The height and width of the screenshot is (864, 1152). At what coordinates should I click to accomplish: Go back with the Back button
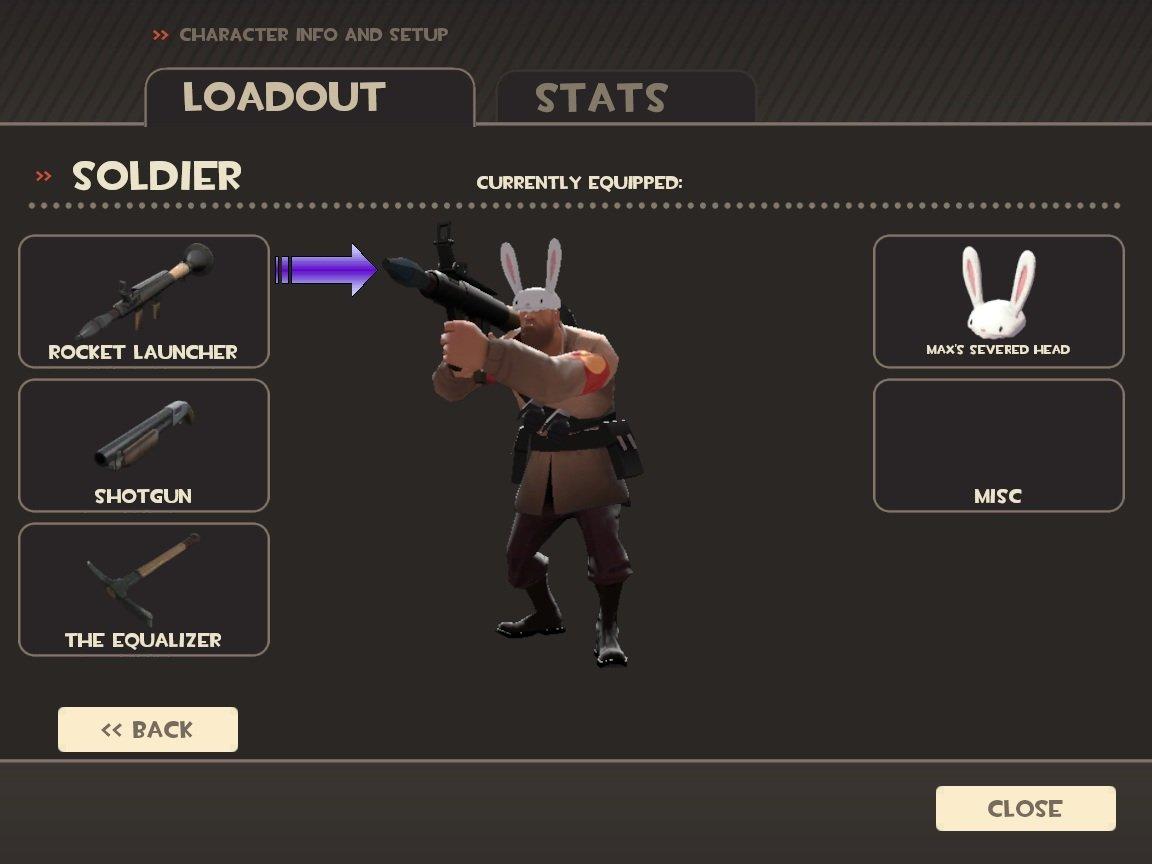coord(148,729)
